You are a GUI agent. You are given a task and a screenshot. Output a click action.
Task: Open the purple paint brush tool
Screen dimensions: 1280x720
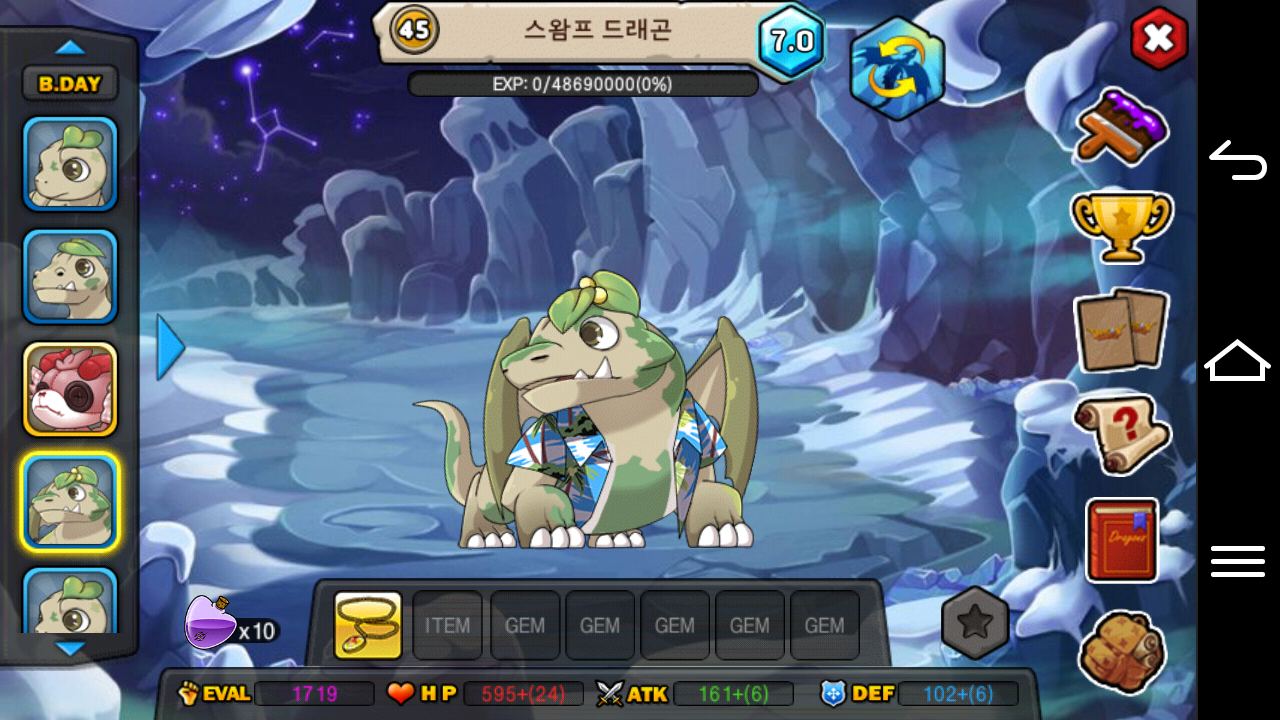(1122, 127)
